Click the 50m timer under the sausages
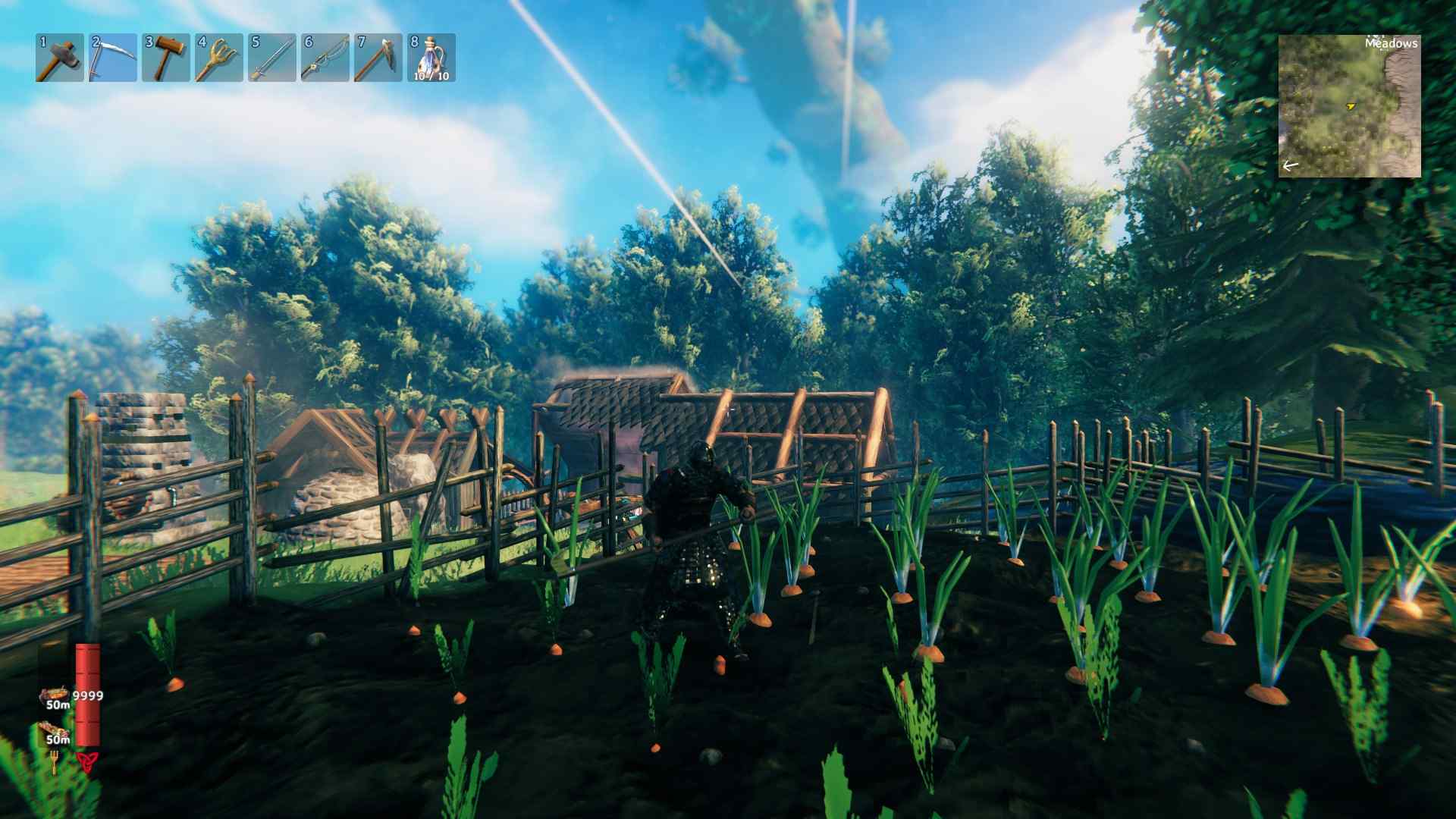 click(58, 739)
